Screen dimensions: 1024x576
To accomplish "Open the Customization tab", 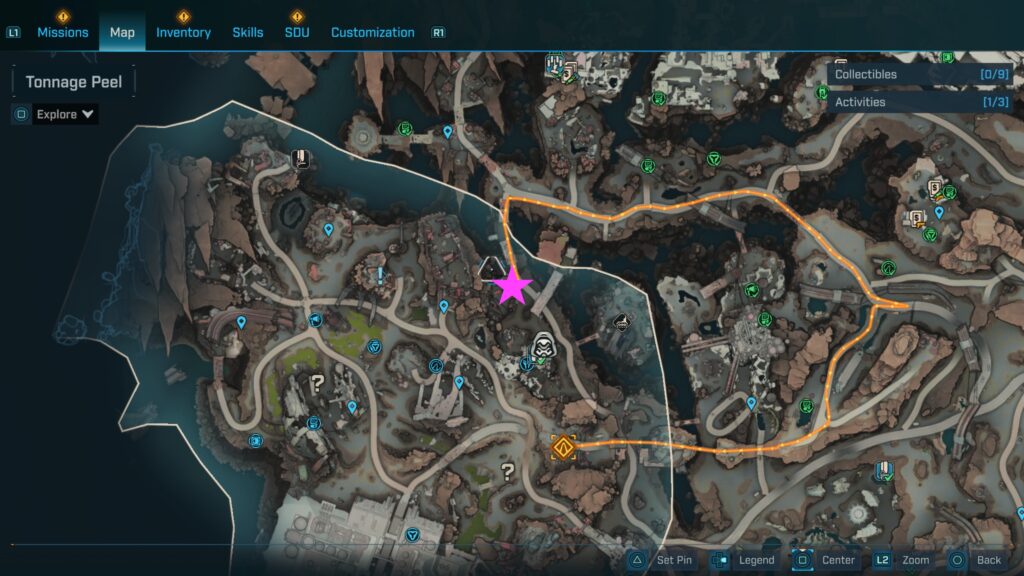I will [x=372, y=32].
